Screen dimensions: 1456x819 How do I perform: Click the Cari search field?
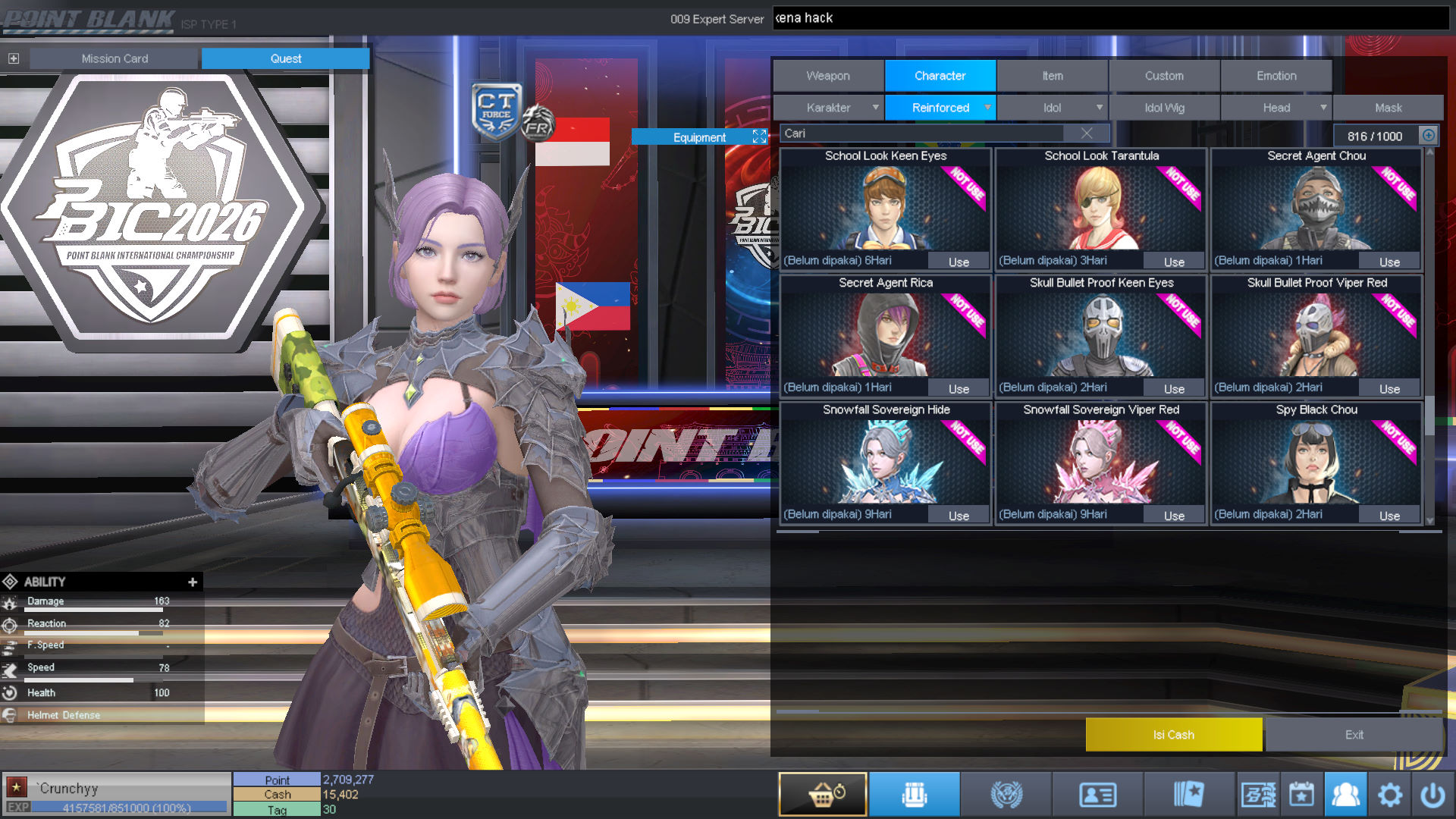tap(921, 133)
